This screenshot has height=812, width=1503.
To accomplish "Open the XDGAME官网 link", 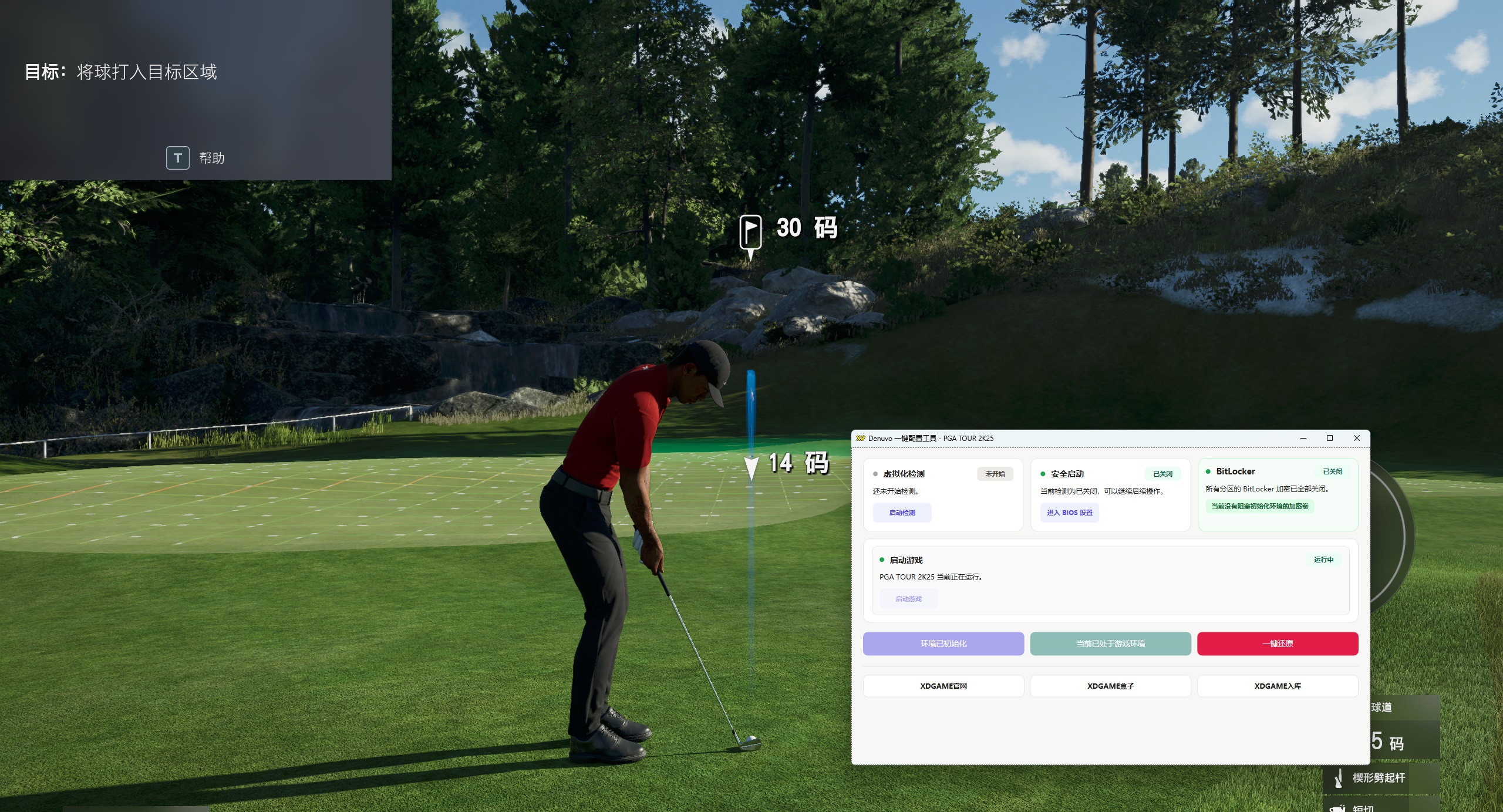I will coord(943,686).
